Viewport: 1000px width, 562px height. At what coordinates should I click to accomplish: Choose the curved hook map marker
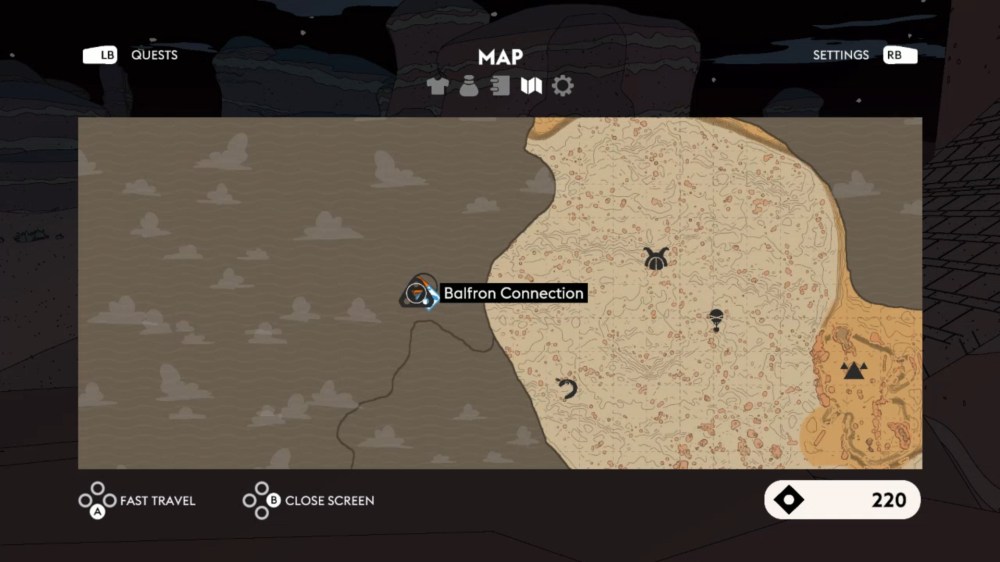tap(567, 388)
